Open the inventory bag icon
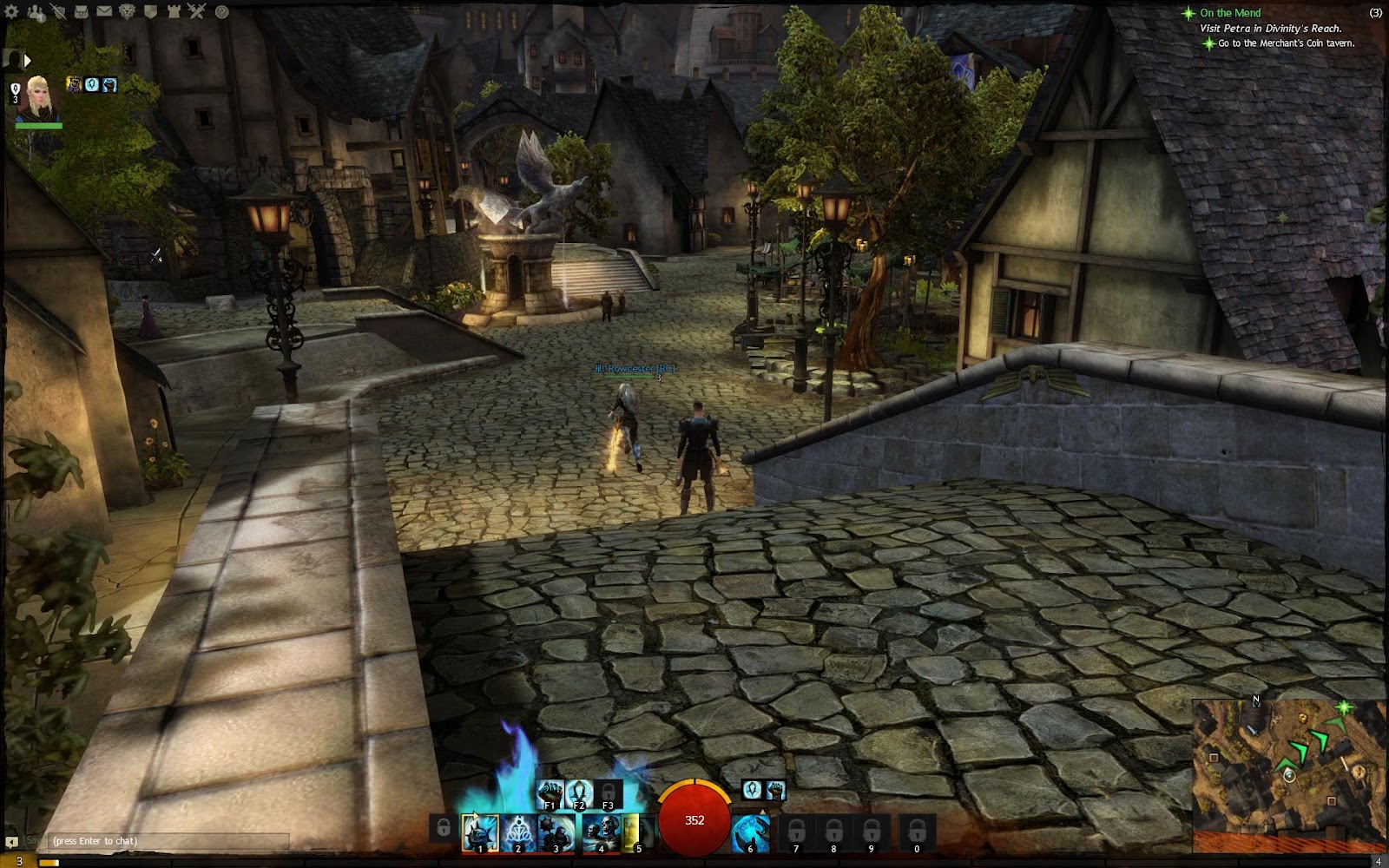 [x=81, y=12]
